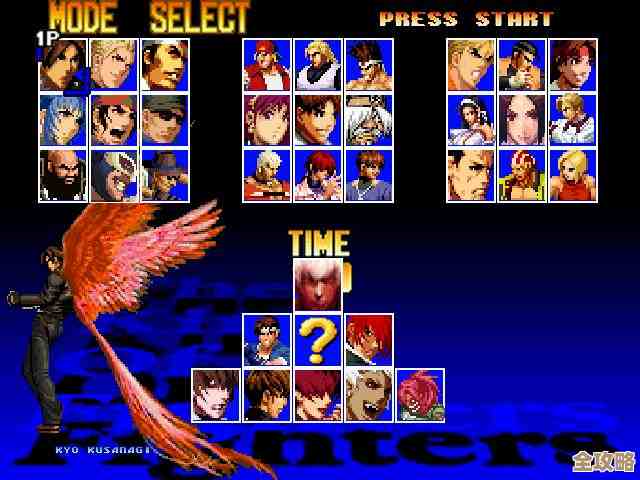Pick Terry in the red cap
This screenshot has height=480, width=640.
click(267, 65)
